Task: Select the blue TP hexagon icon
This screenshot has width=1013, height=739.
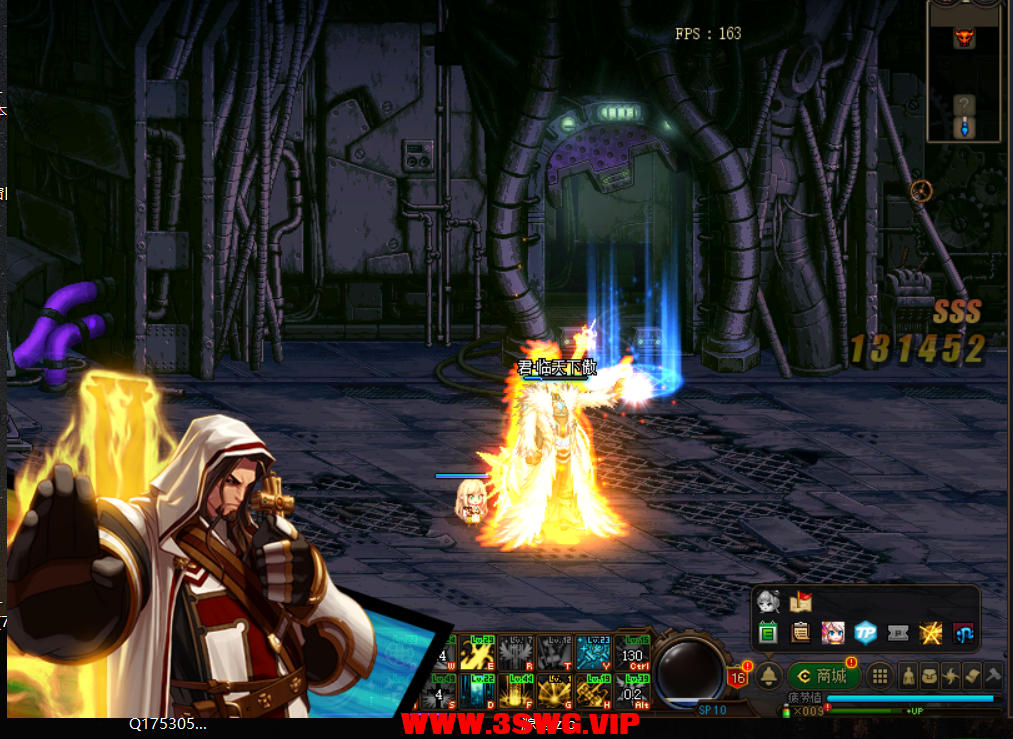Action: 865,632
